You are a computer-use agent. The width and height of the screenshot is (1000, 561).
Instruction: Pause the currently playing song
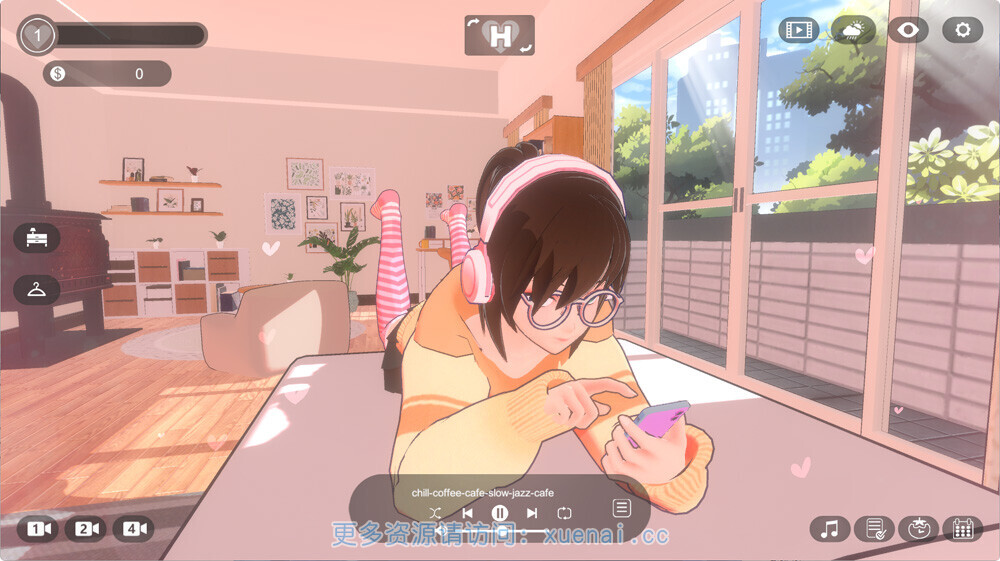pyautogui.click(x=499, y=513)
